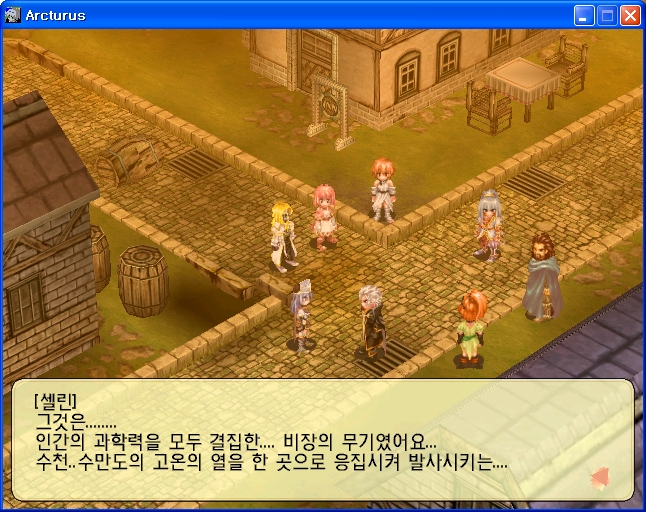Close the Arcturus window
This screenshot has width=646, height=512.
click(630, 16)
